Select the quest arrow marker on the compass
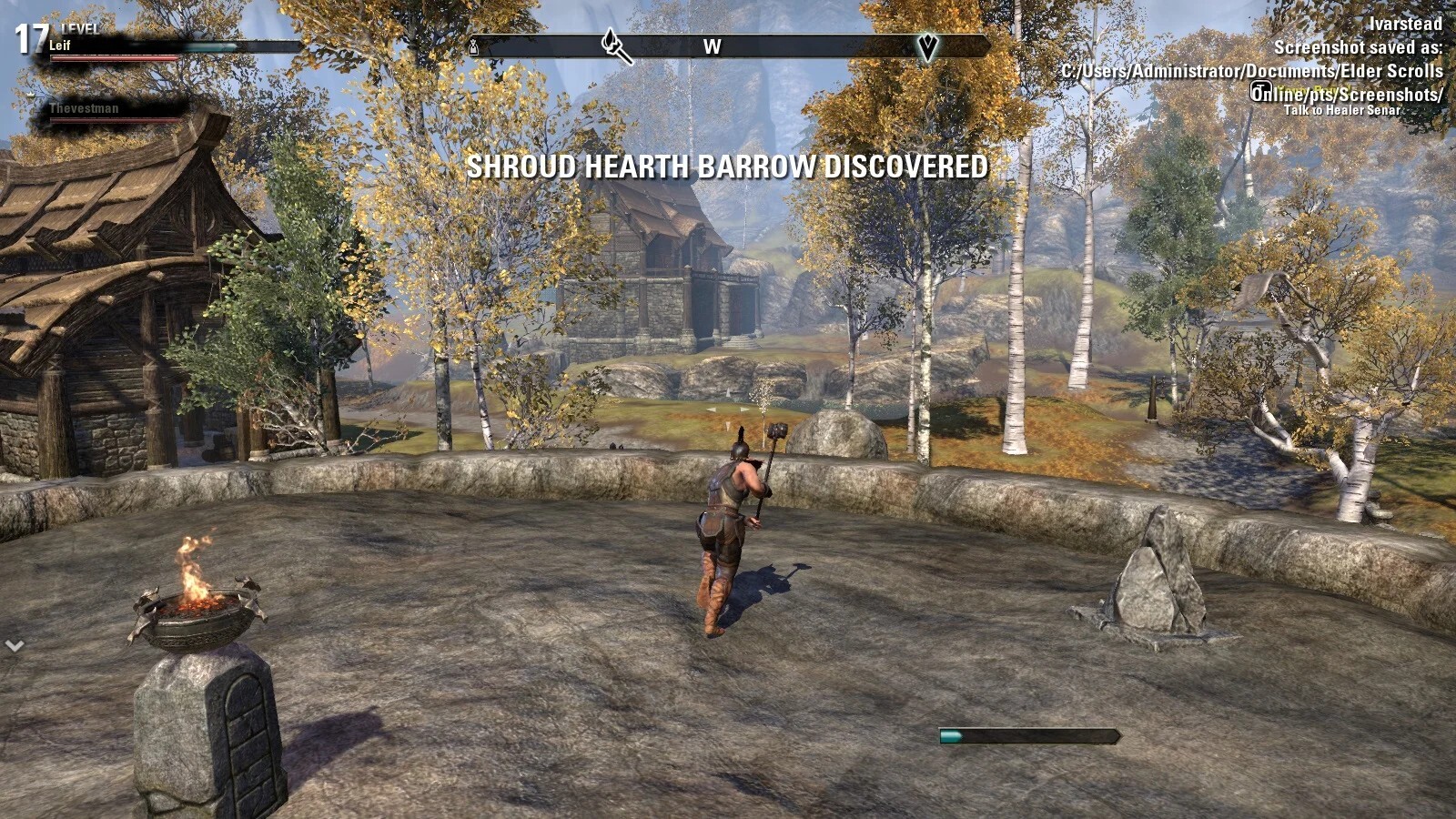 (x=926, y=46)
